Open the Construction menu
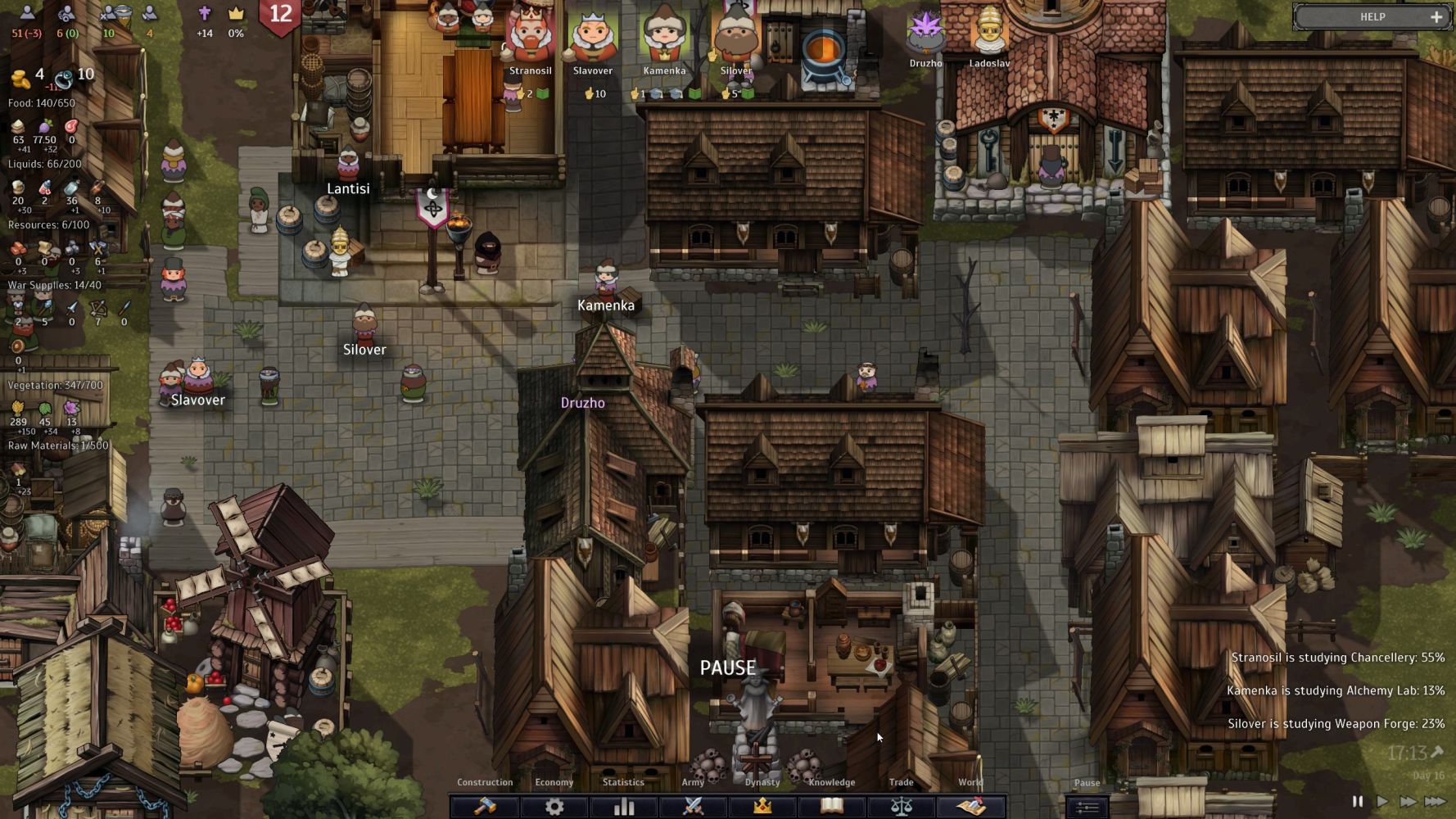The height and width of the screenshot is (819, 1456). pyautogui.click(x=485, y=806)
